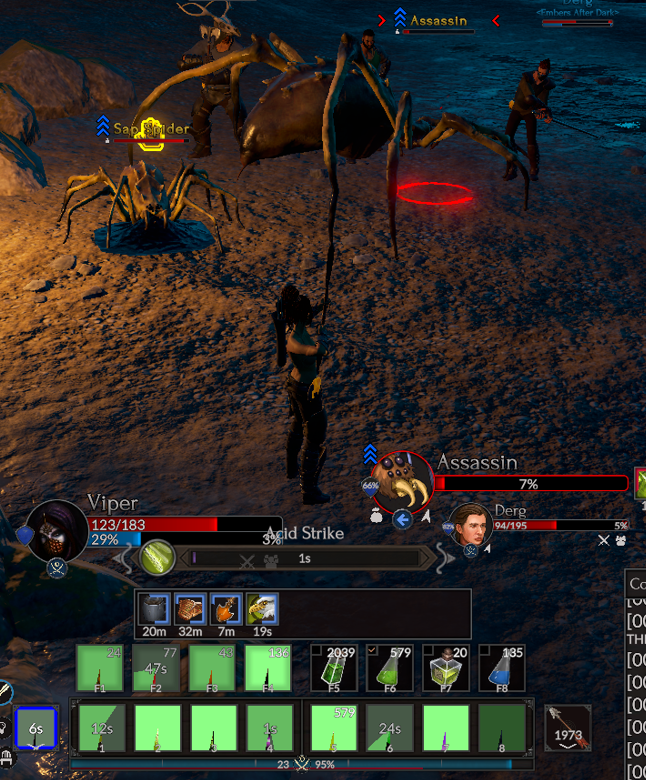Trigger hotbar slot 6 ability on 24s cooldown
This screenshot has height=780, width=646.
pos(390,728)
